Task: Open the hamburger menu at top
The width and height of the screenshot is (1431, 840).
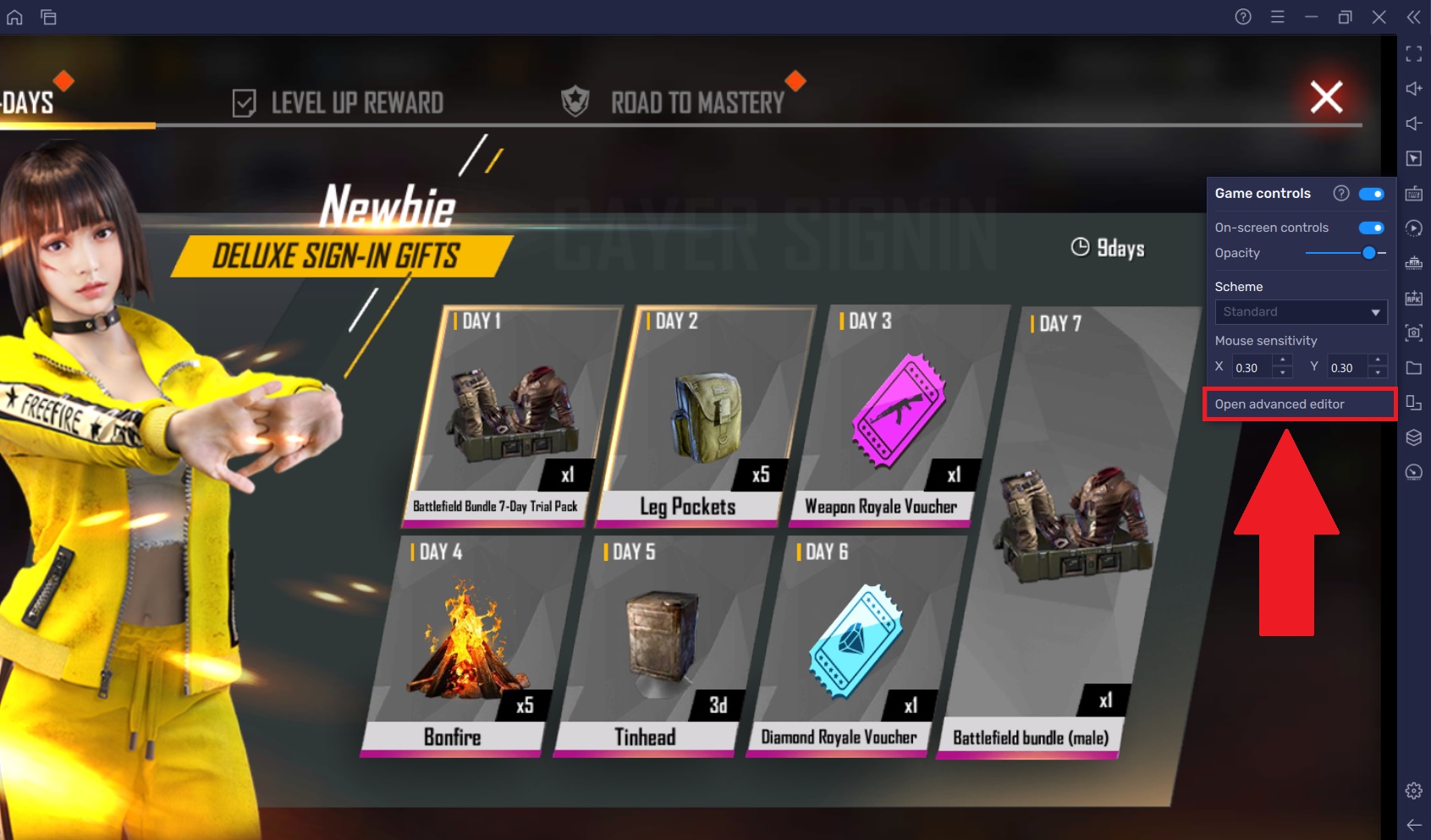Action: tap(1277, 17)
